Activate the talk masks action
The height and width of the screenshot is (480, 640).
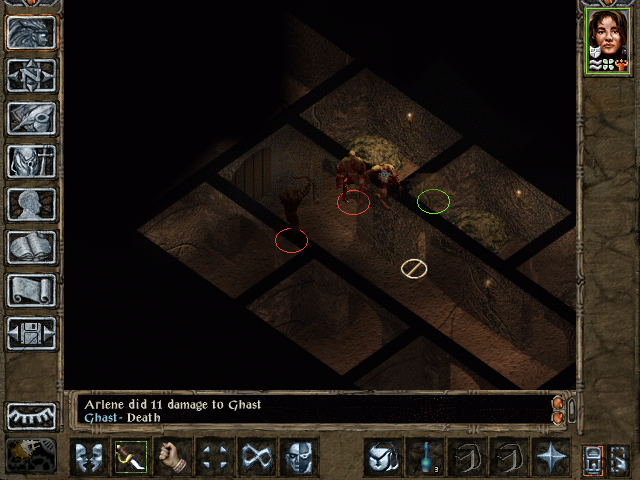(x=88, y=457)
